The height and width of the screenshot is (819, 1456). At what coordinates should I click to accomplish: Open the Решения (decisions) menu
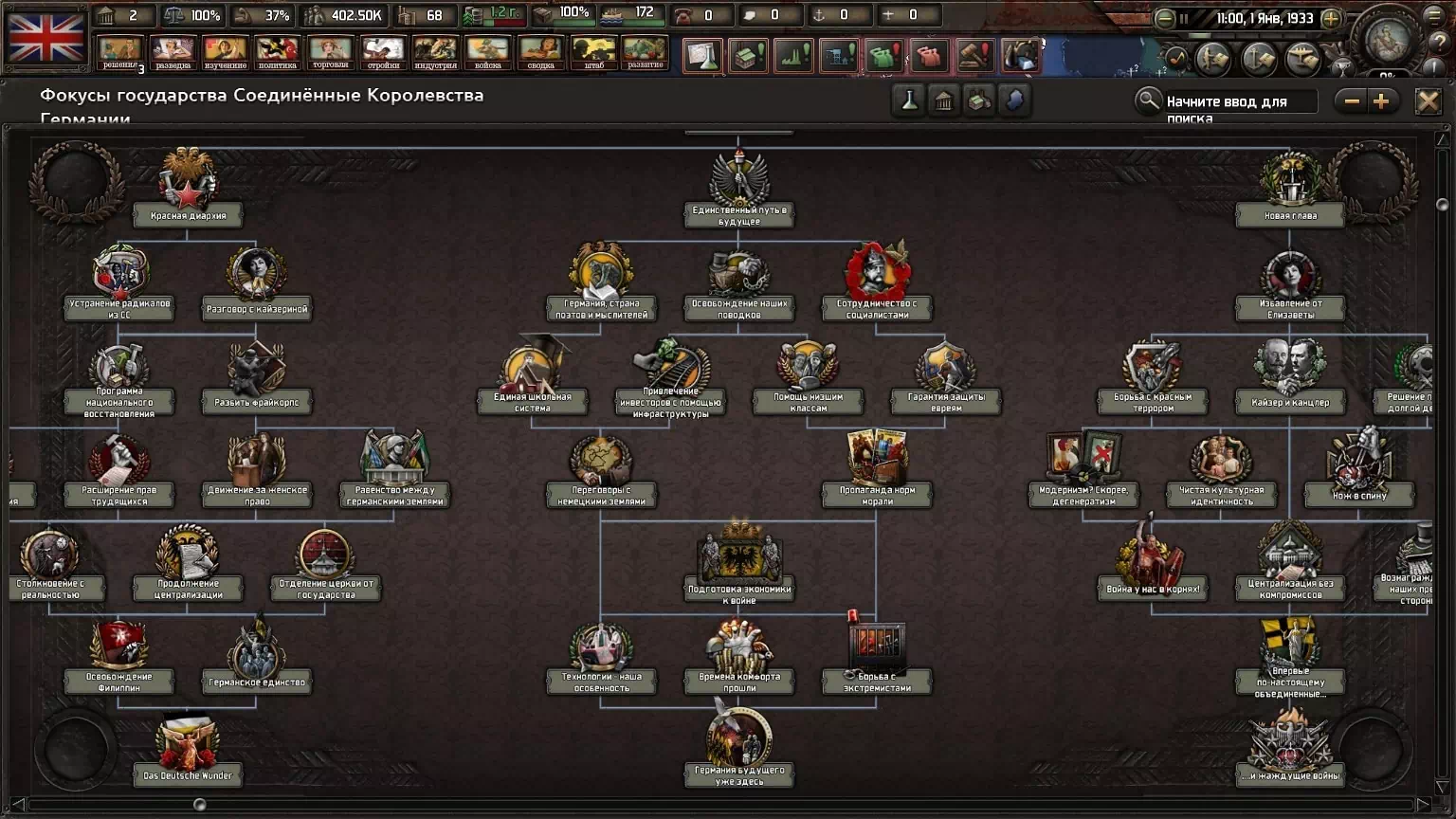(119, 52)
